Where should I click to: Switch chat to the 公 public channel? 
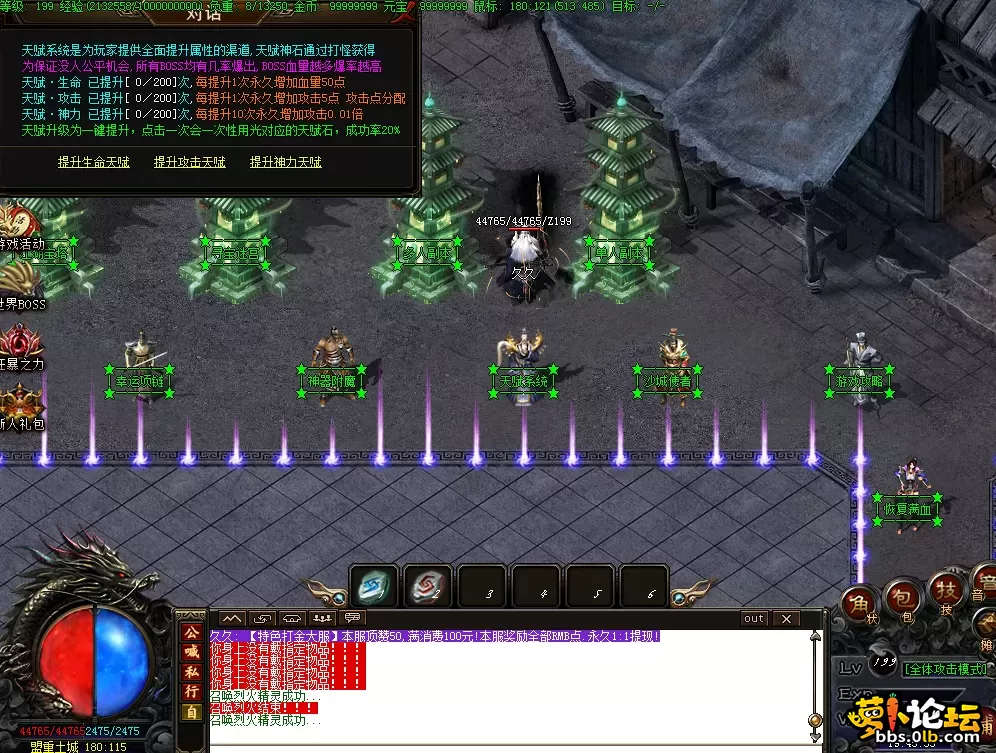coord(192,632)
